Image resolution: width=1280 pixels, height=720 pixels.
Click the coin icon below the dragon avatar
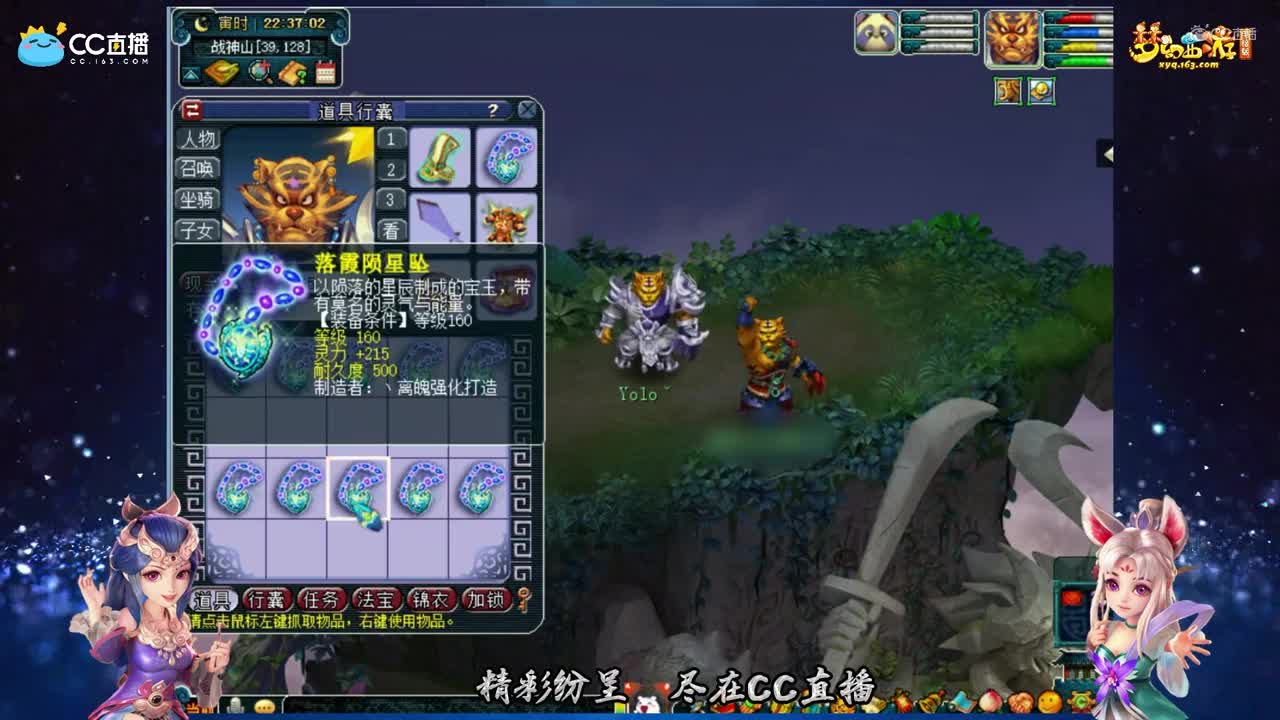(x=1042, y=92)
